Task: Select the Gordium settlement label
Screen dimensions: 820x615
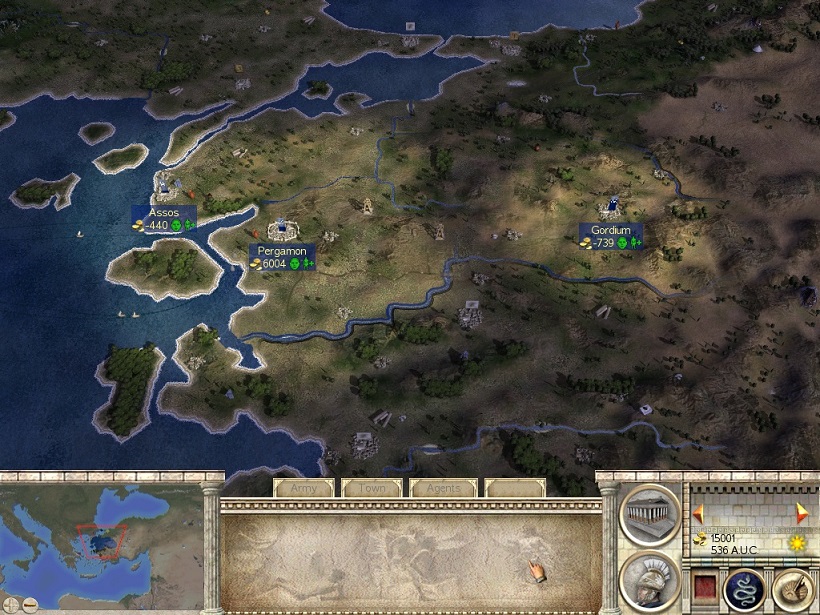Action: coord(611,237)
